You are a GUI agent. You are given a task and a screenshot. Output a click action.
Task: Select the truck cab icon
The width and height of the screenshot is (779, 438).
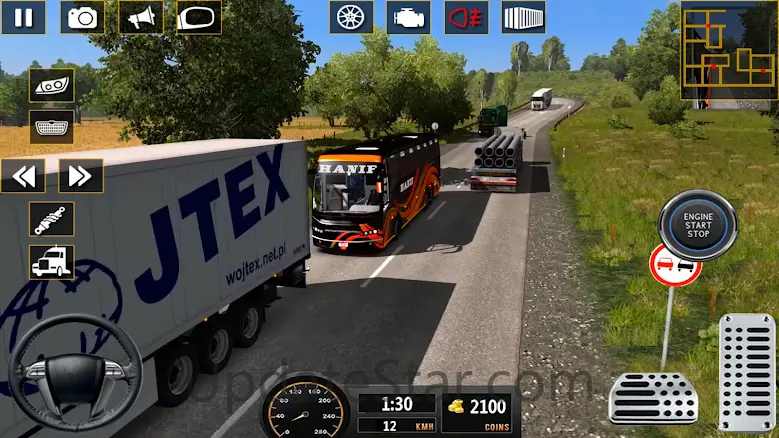tap(51, 262)
